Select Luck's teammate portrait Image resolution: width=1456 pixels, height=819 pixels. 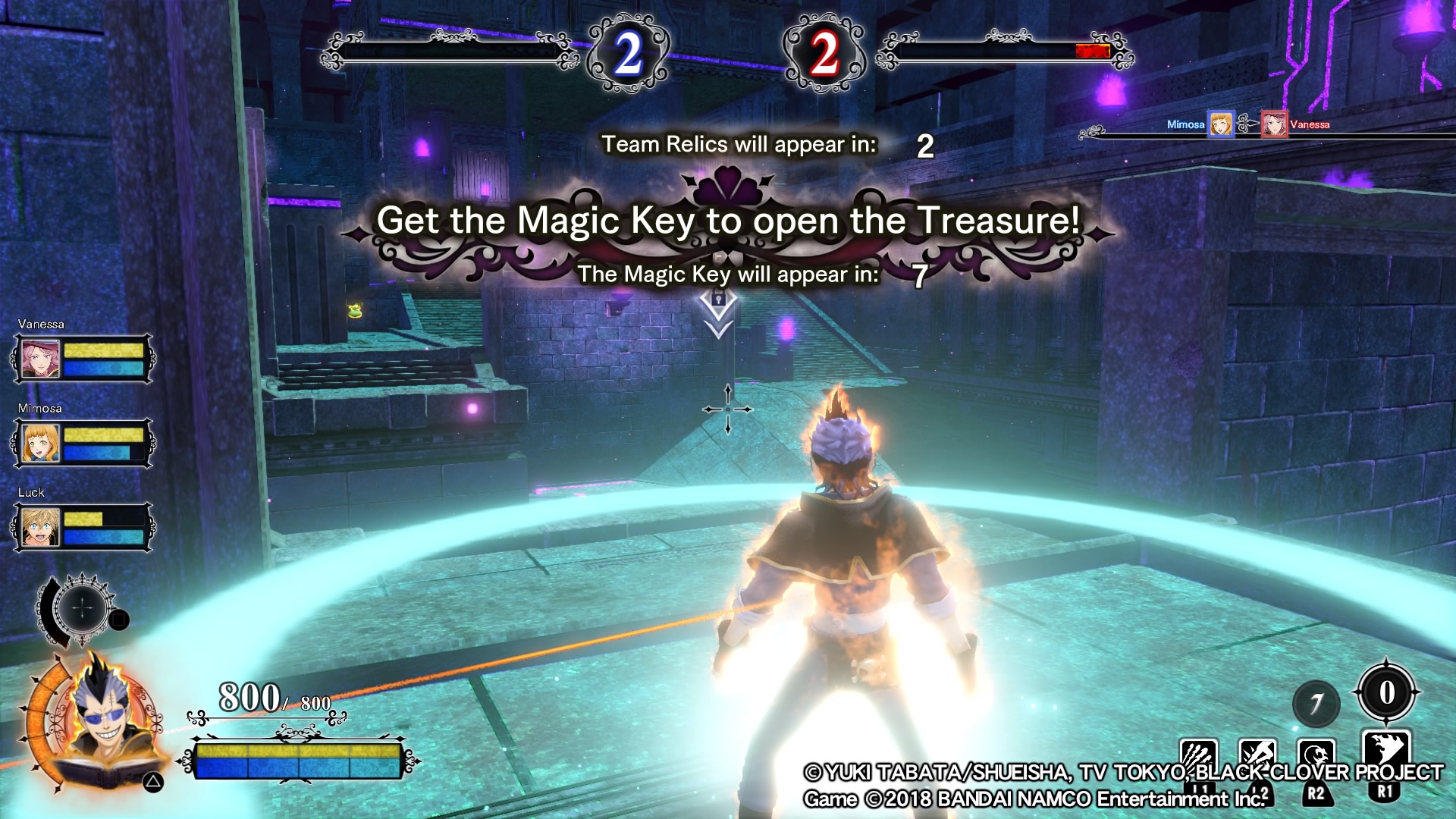(40, 527)
